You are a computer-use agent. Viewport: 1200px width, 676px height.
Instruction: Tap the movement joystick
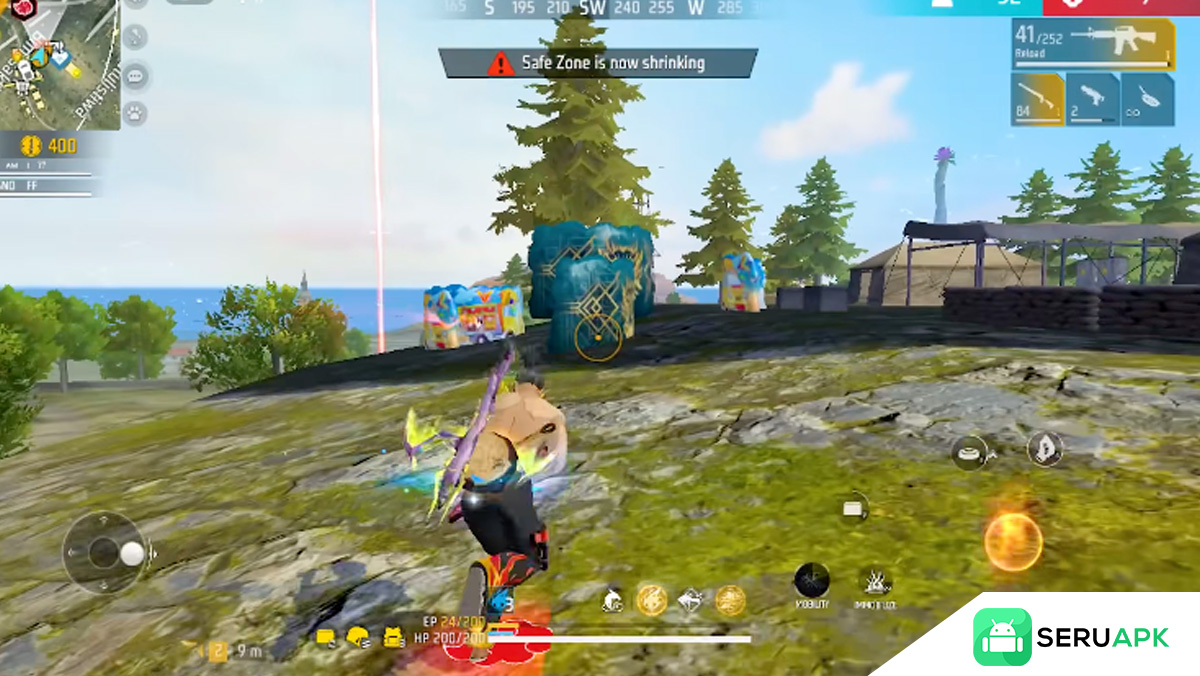(x=105, y=552)
